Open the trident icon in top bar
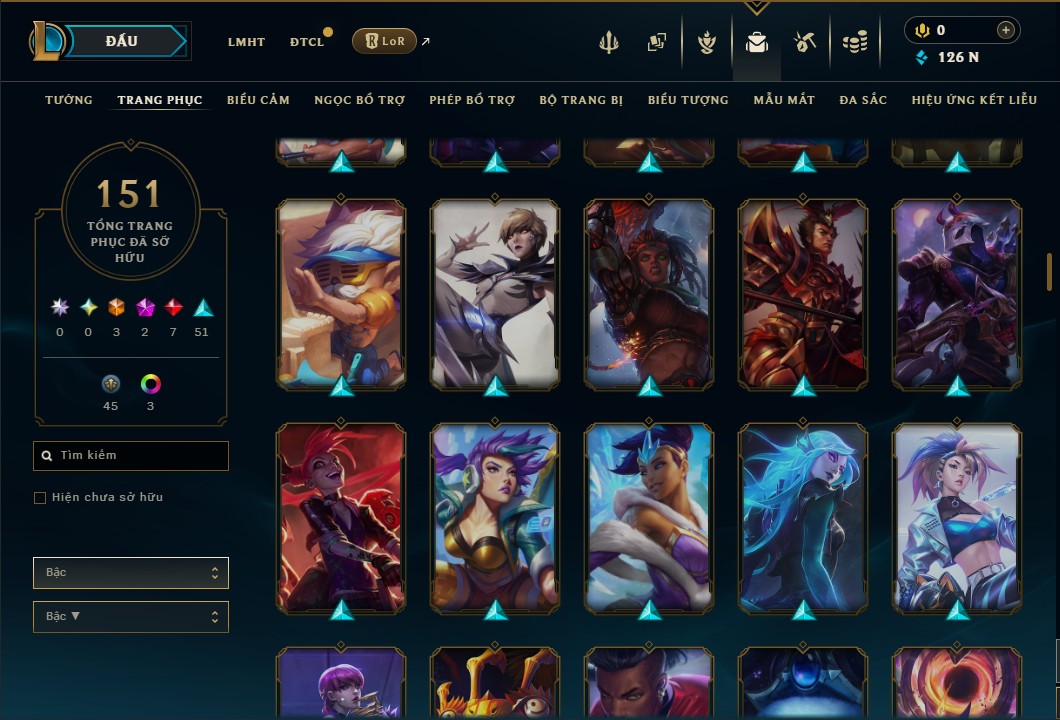This screenshot has width=1060, height=720. 609,42
